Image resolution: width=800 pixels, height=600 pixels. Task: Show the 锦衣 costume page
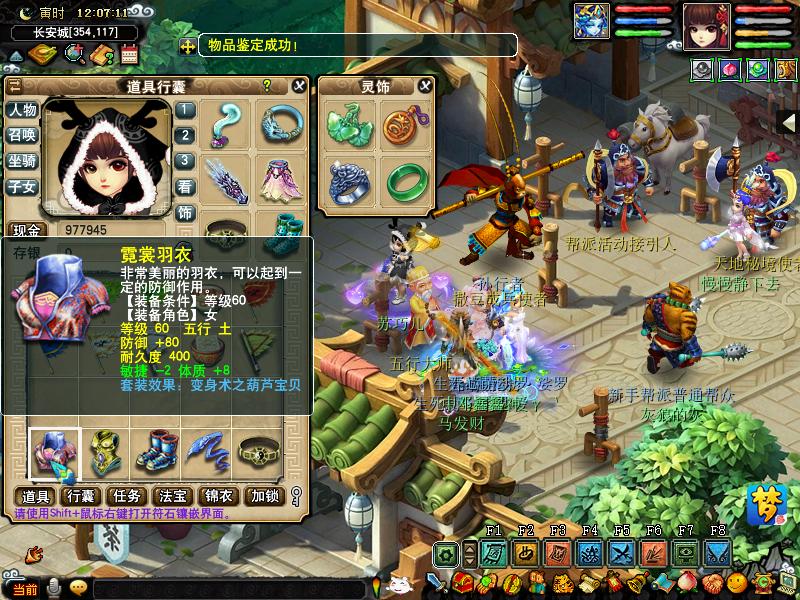coord(218,496)
